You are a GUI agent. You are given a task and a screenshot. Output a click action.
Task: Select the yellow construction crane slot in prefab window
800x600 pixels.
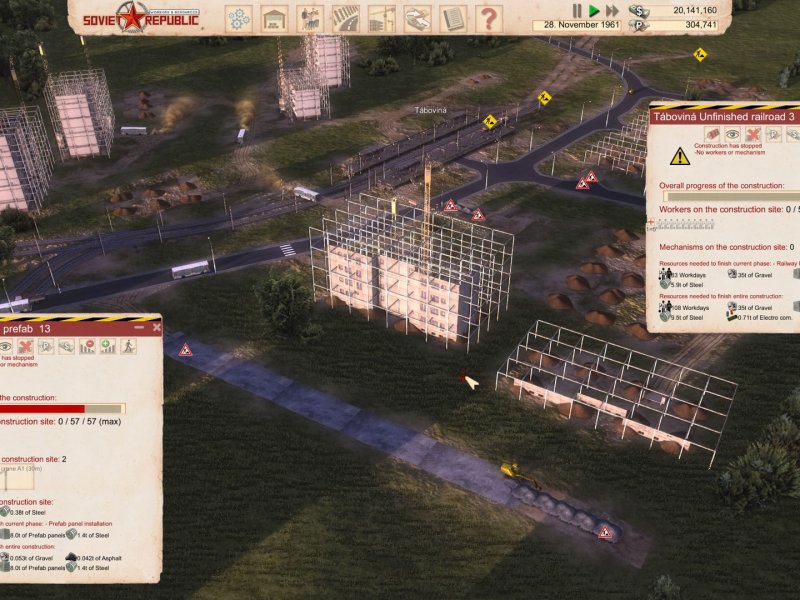coord(17,478)
